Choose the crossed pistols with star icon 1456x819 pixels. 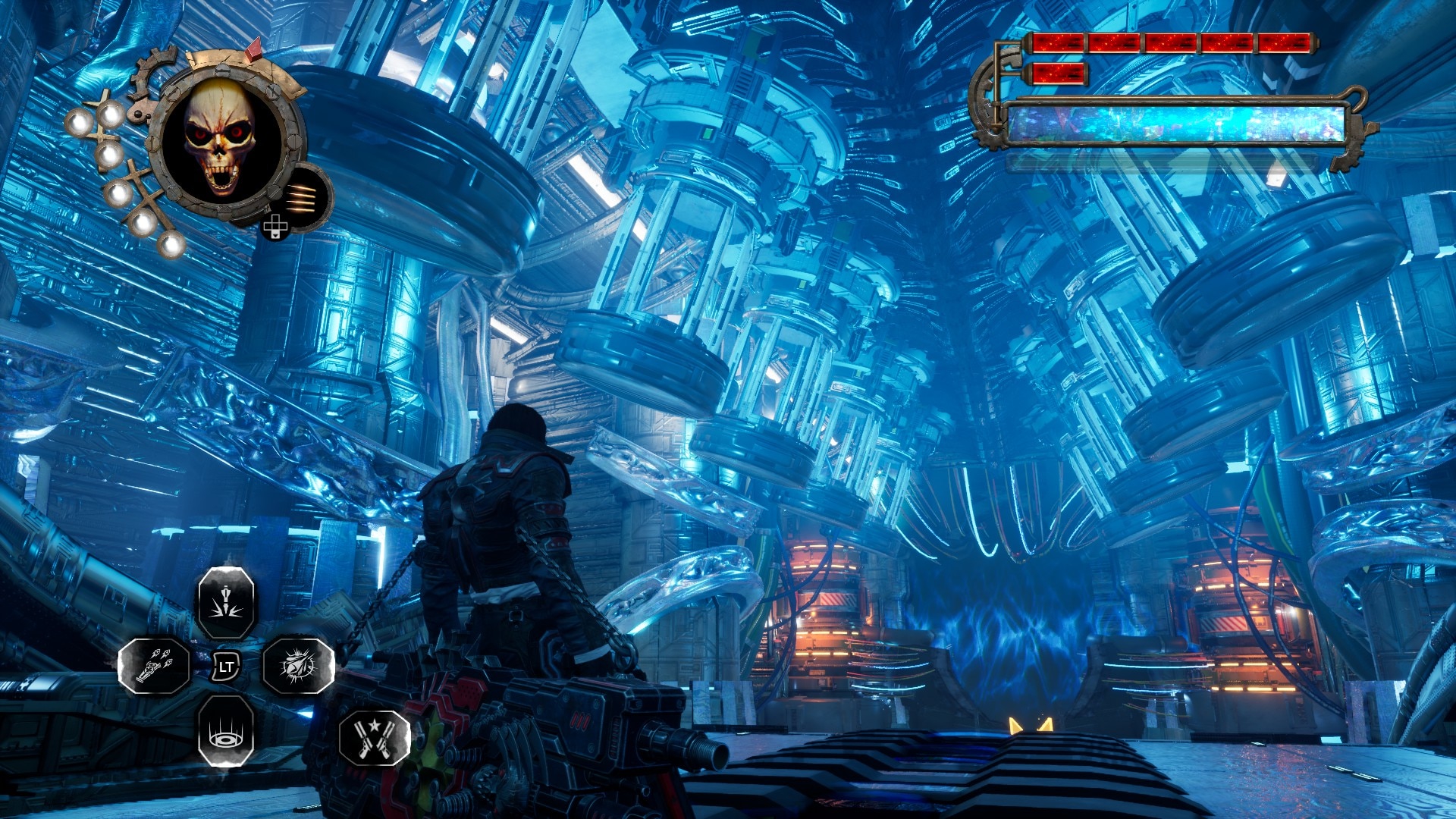[x=375, y=737]
